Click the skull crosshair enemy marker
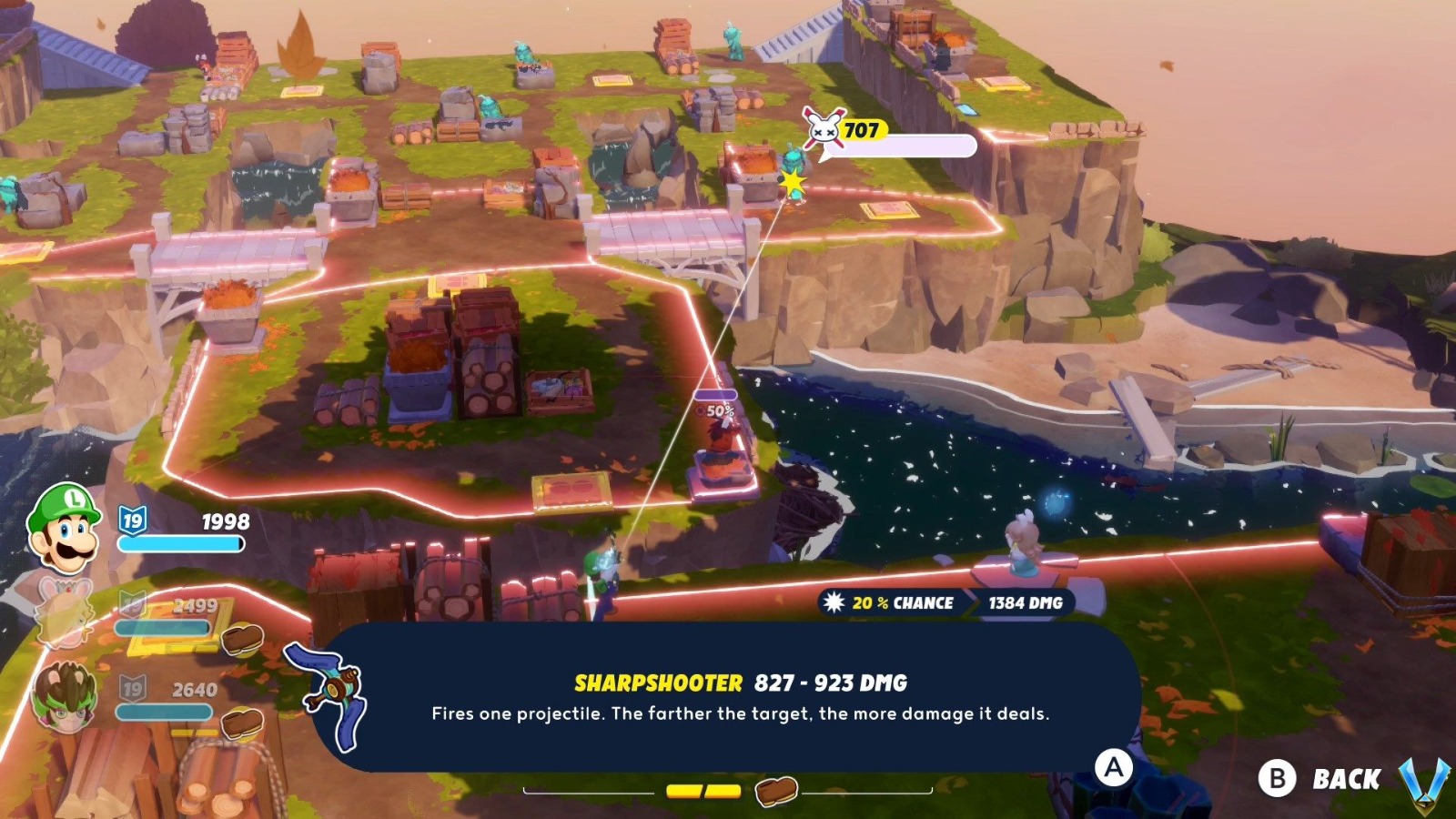Screen dimensions: 1456x819 point(822,130)
